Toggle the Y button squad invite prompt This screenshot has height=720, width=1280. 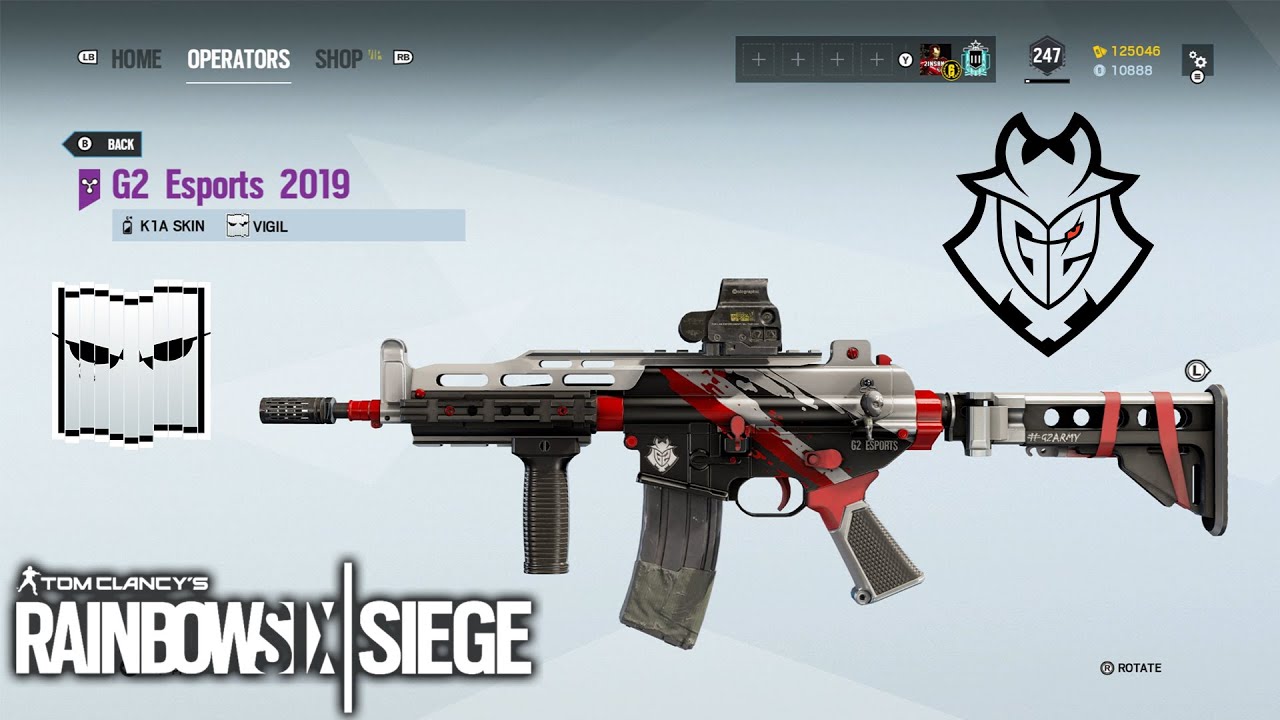tap(907, 59)
